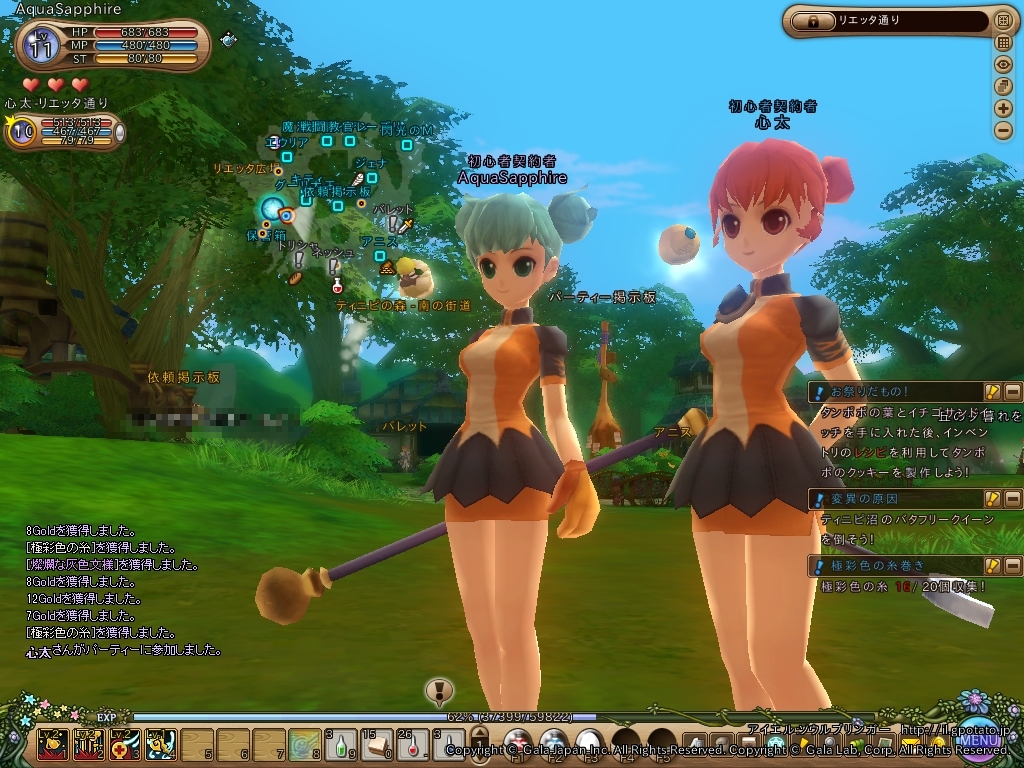This screenshot has height=768, width=1024.
Task: Activate the first skill icon on the hotbar
Action: [53, 744]
